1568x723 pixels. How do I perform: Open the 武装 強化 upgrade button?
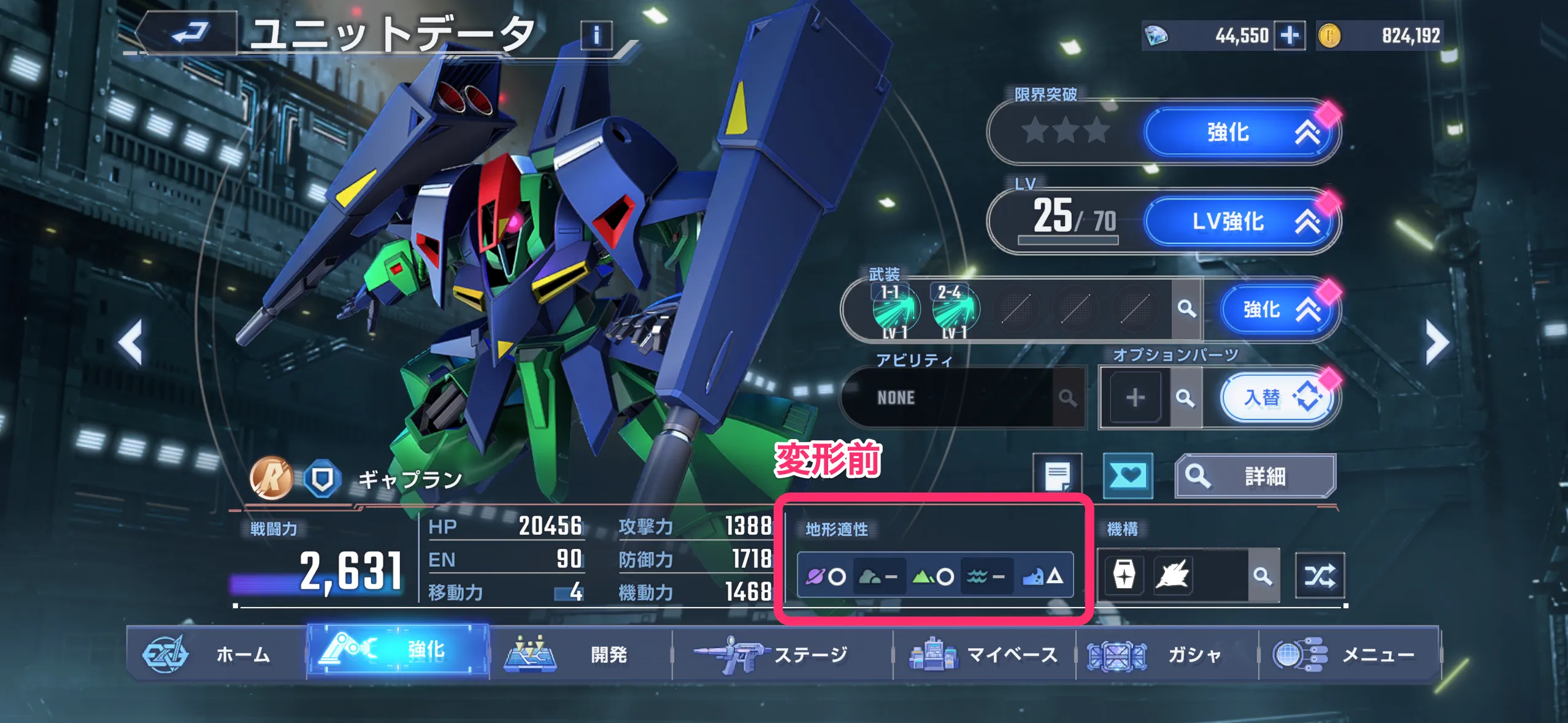tap(1276, 310)
